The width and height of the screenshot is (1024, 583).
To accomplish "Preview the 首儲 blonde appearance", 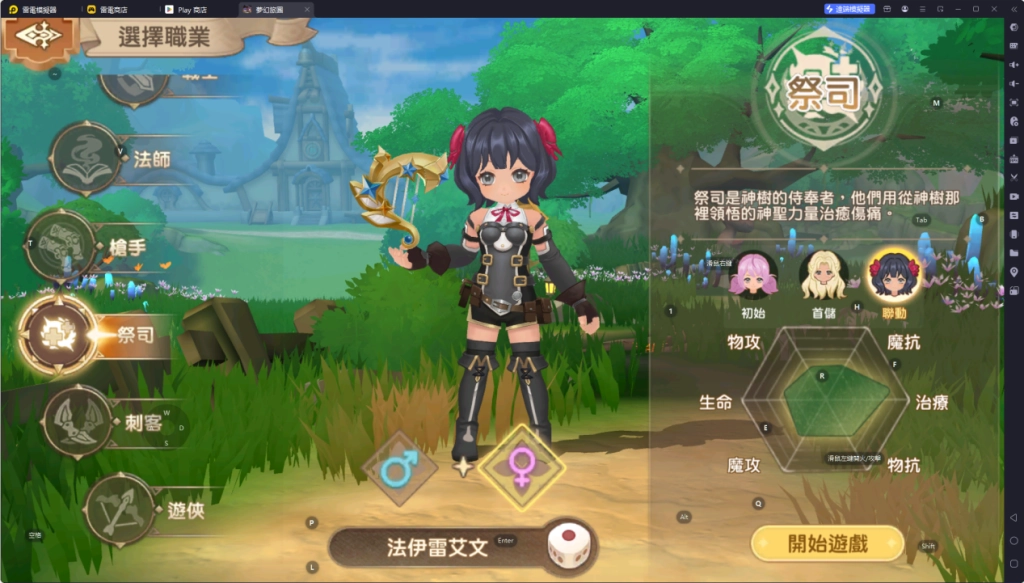I will pyautogui.click(x=823, y=275).
